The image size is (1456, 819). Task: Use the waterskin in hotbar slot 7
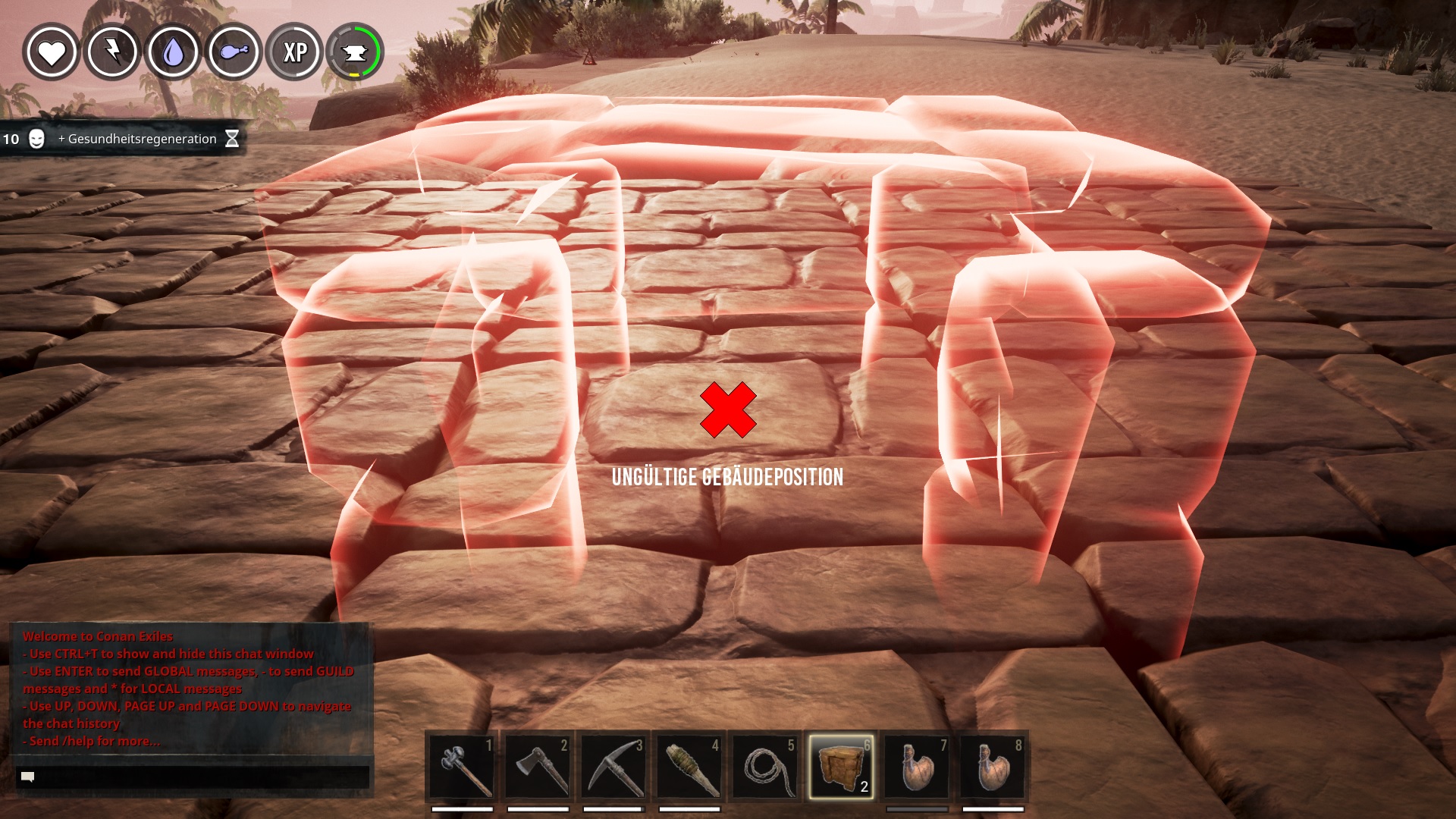point(917,767)
